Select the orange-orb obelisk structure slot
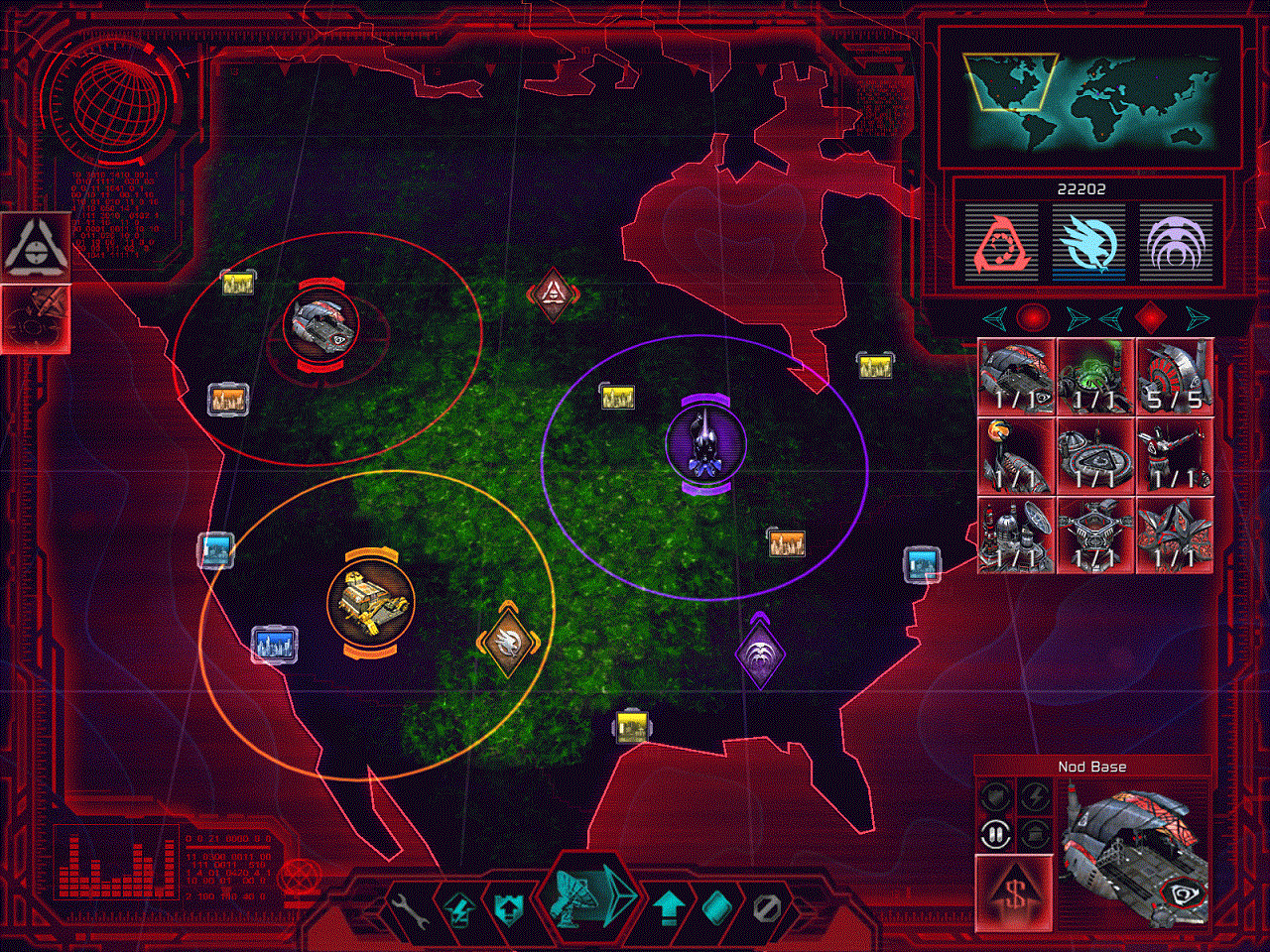This screenshot has height=952, width=1270. coord(1016,455)
